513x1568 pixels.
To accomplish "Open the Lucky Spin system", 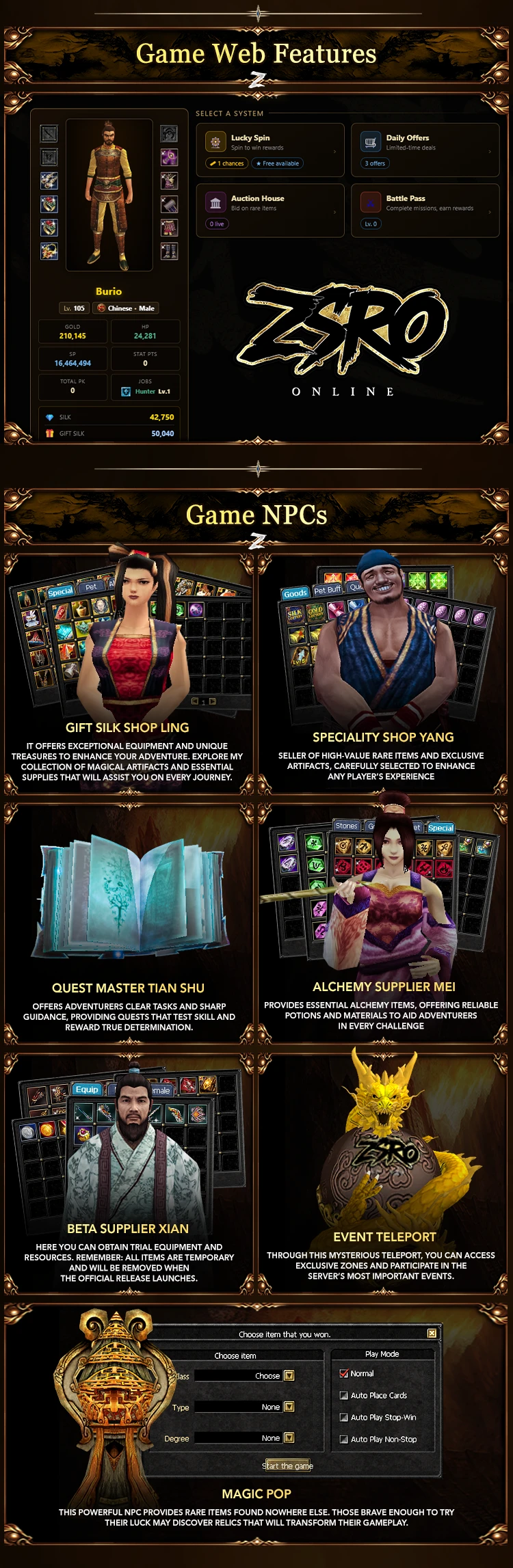I will 270,150.
